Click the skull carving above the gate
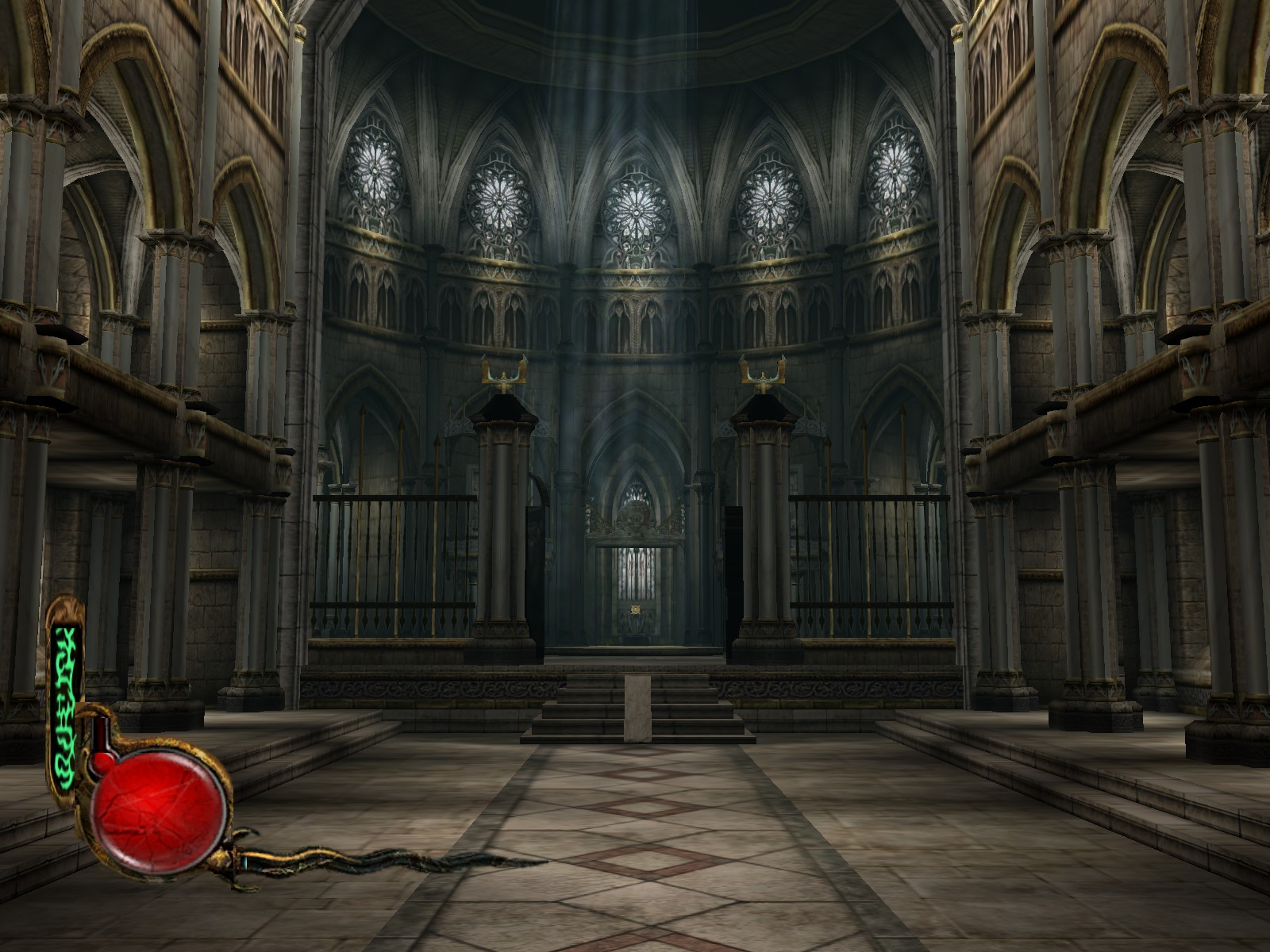The image size is (1270, 952). [x=634, y=520]
